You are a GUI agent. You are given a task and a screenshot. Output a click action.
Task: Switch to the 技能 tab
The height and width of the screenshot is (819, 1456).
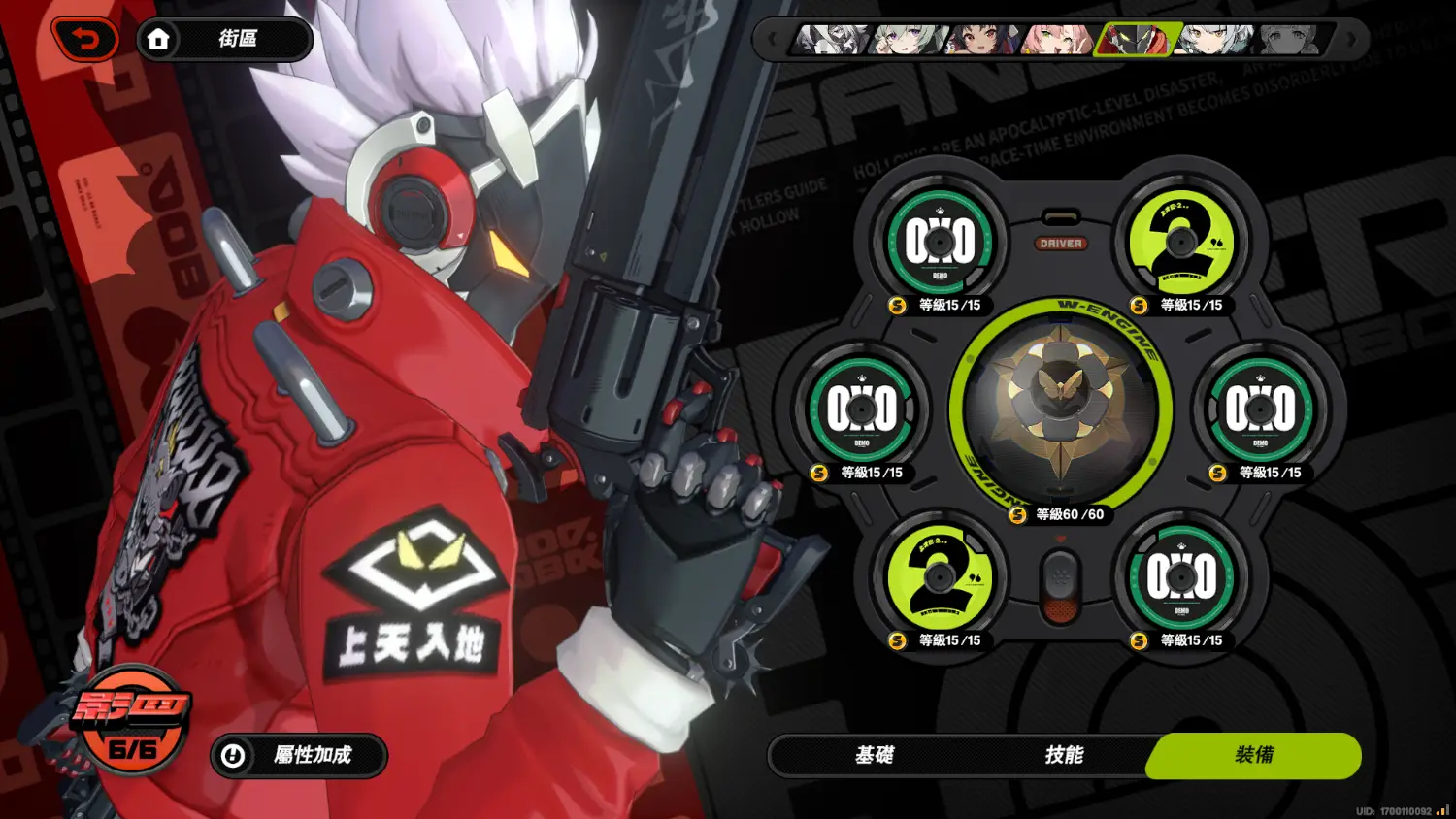pyautogui.click(x=1063, y=755)
